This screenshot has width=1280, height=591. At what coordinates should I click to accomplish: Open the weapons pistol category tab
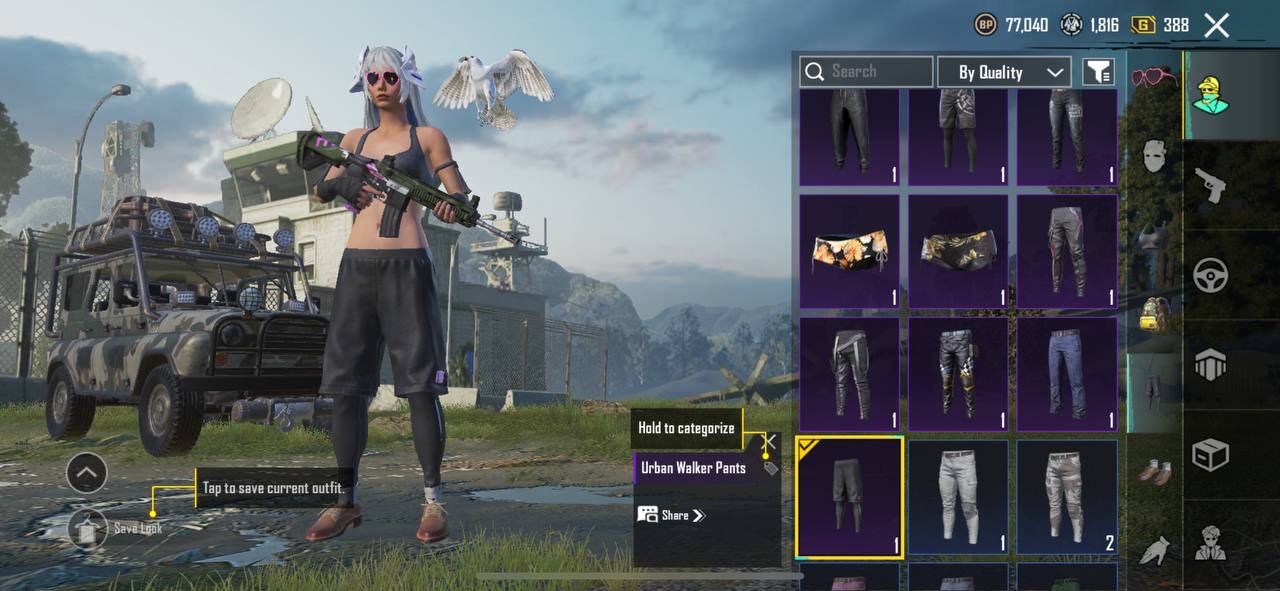tap(1211, 185)
